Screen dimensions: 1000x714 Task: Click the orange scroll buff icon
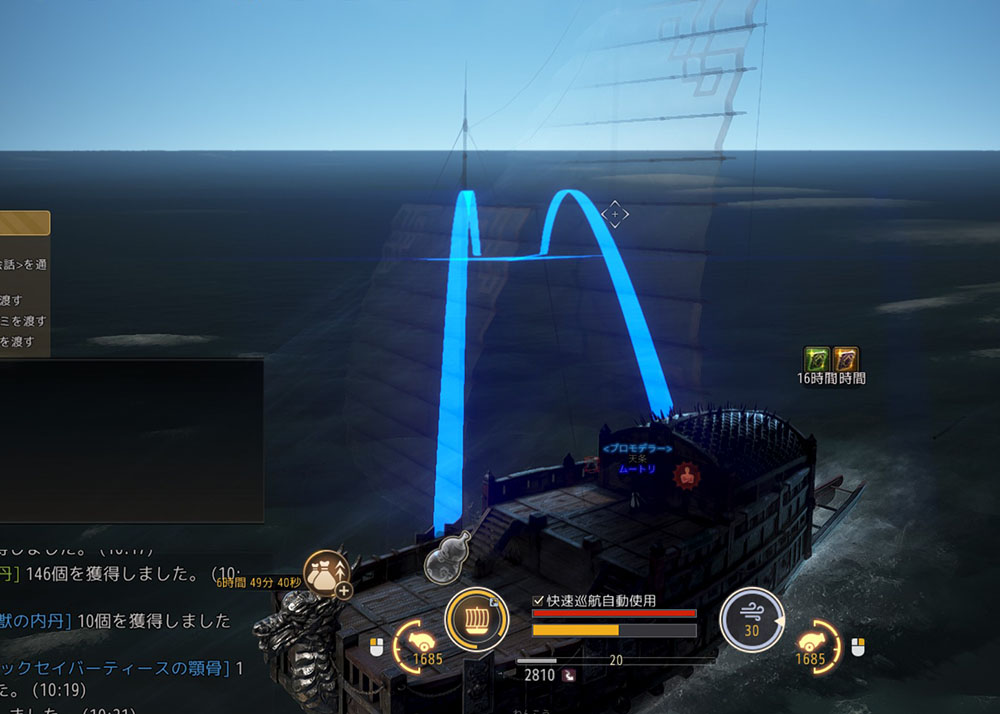click(x=846, y=359)
